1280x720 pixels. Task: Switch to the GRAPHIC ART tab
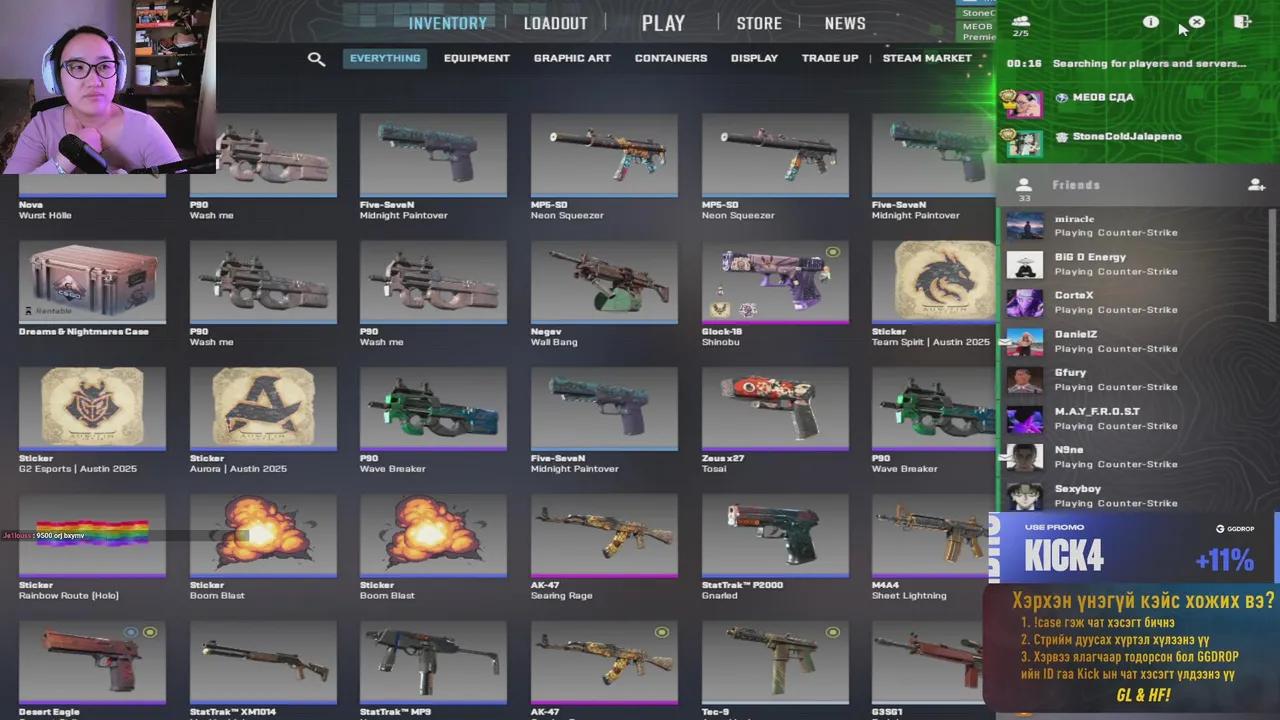(572, 58)
